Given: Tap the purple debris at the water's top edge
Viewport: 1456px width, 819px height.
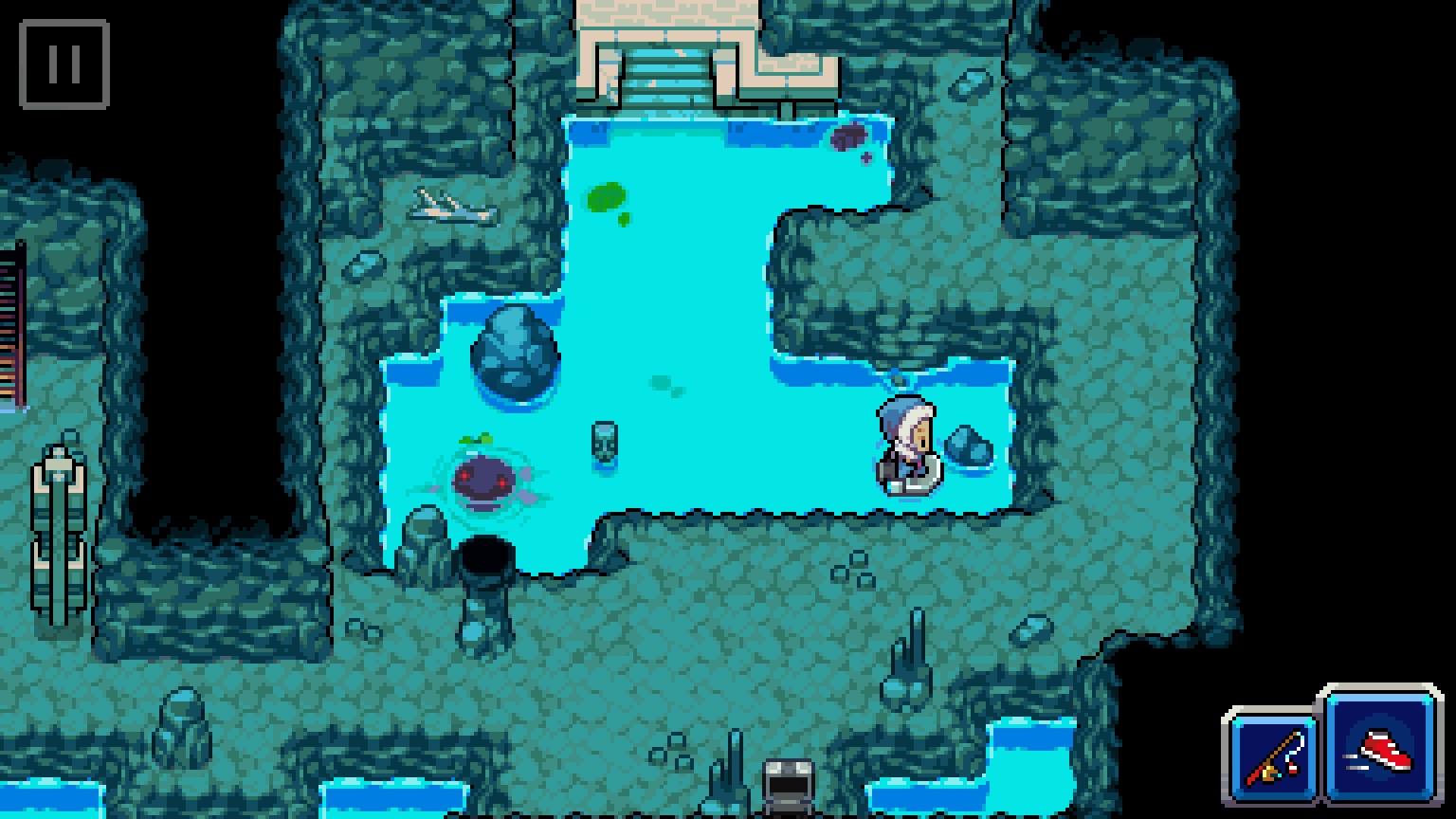Looking at the screenshot, I should point(850,135).
